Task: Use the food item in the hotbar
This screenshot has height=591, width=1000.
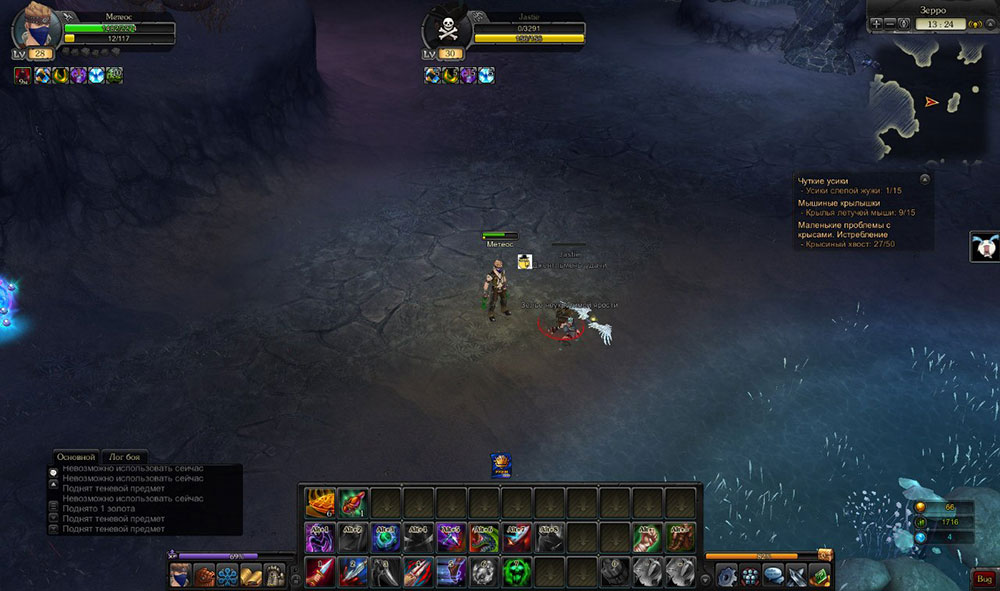Action: coord(320,500)
